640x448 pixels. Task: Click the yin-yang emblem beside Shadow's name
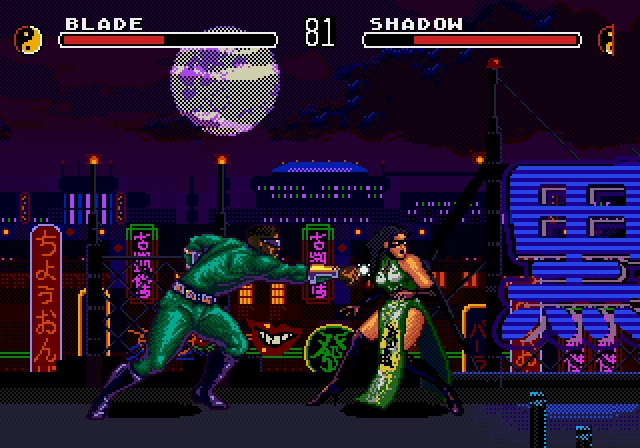pyautogui.click(x=608, y=40)
